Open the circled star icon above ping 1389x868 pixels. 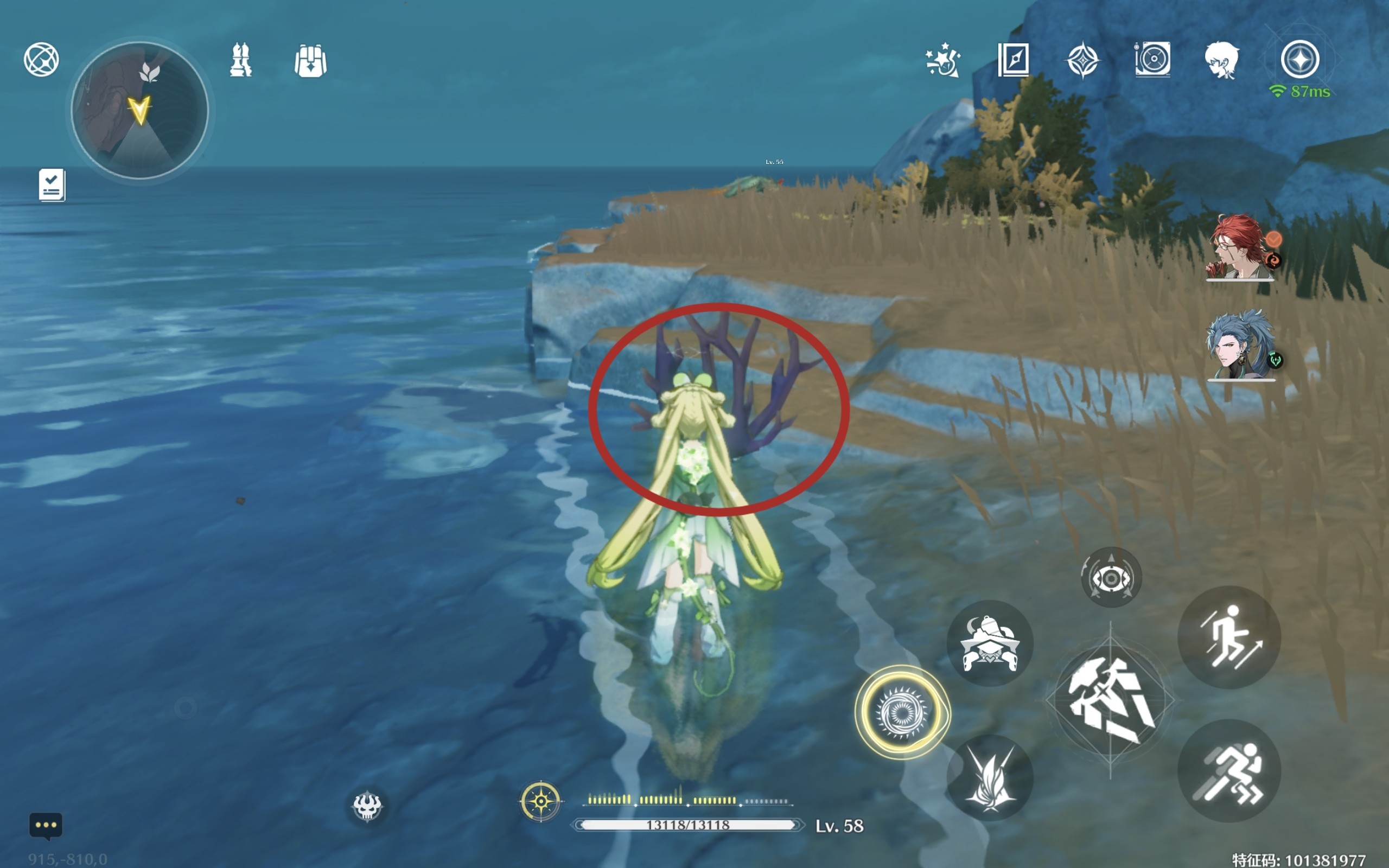[x=1300, y=59]
